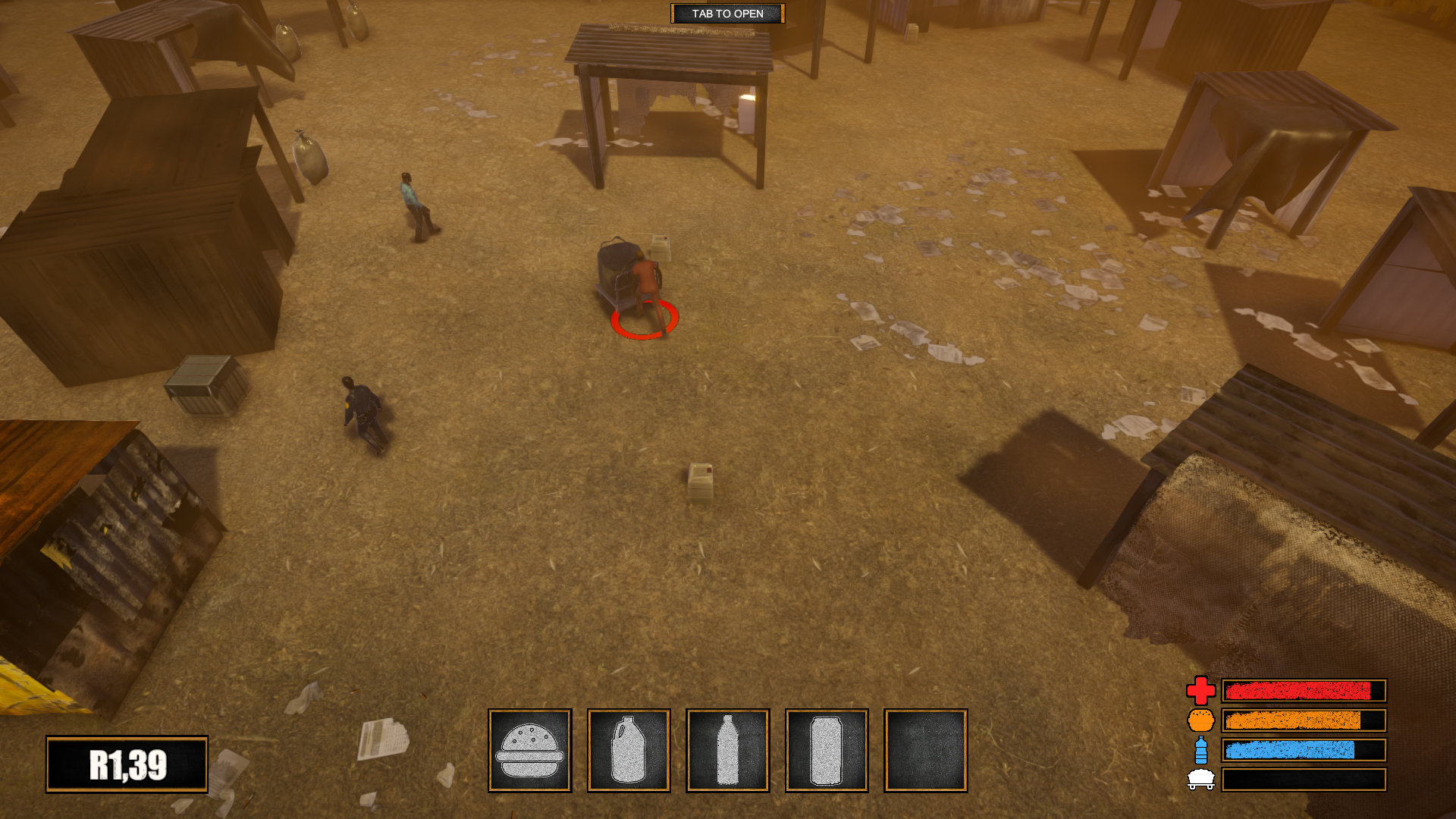Open the menu via TAB TO OPEN button
This screenshot has height=819, width=1456.
(726, 13)
